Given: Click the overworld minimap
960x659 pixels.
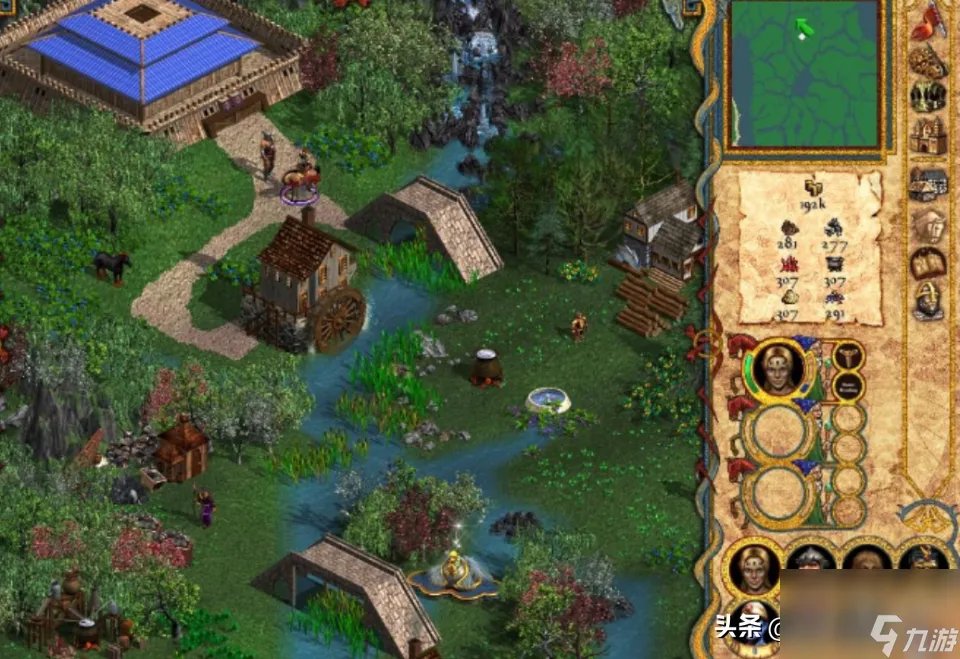Looking at the screenshot, I should [805, 73].
